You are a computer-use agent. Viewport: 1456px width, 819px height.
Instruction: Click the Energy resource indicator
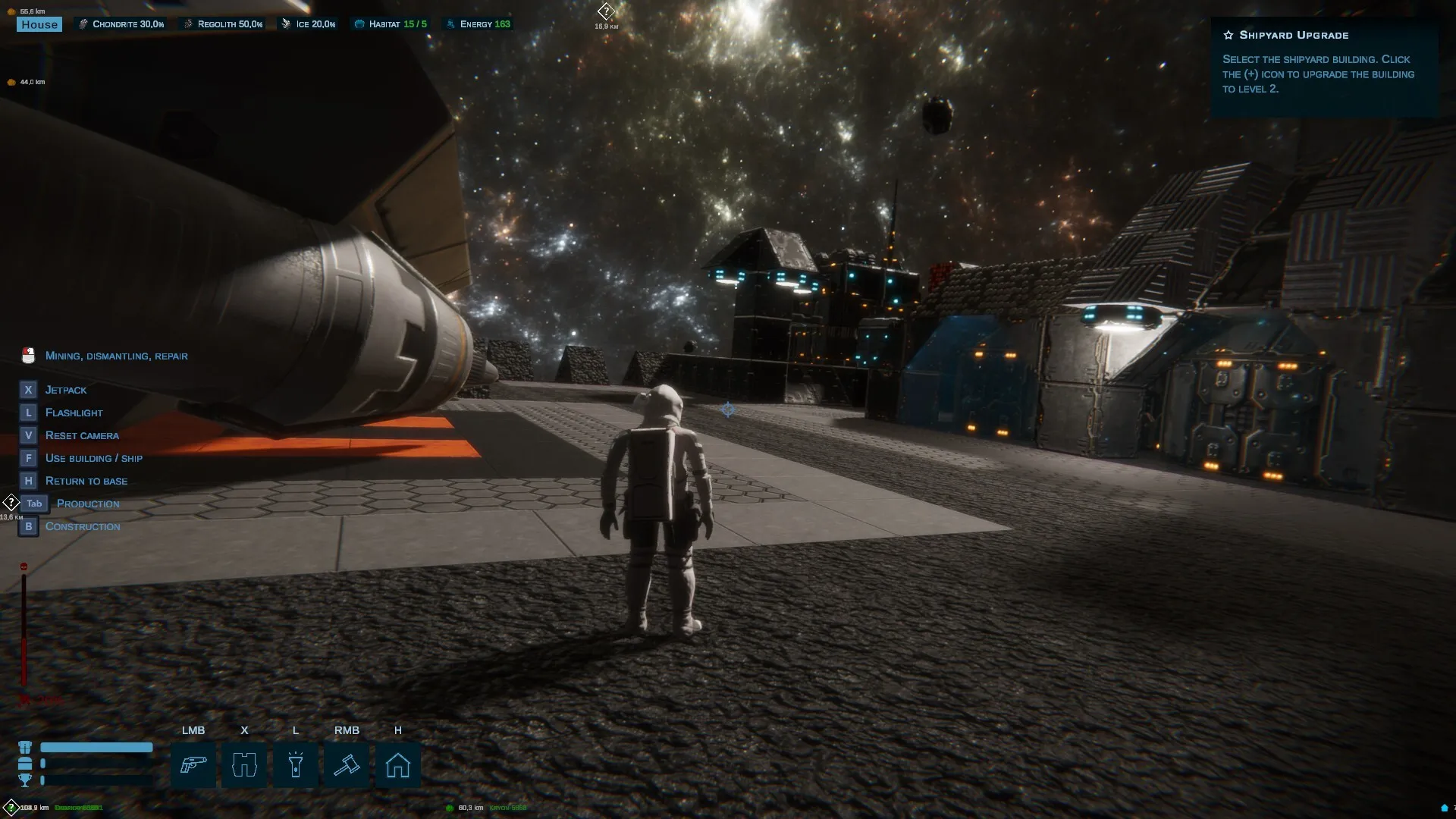click(x=479, y=24)
